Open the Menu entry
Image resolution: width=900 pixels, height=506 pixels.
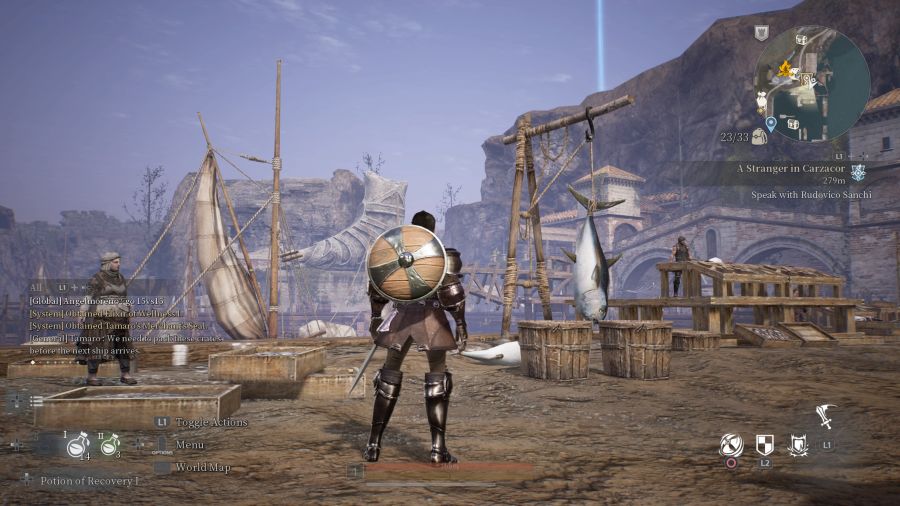point(189,444)
